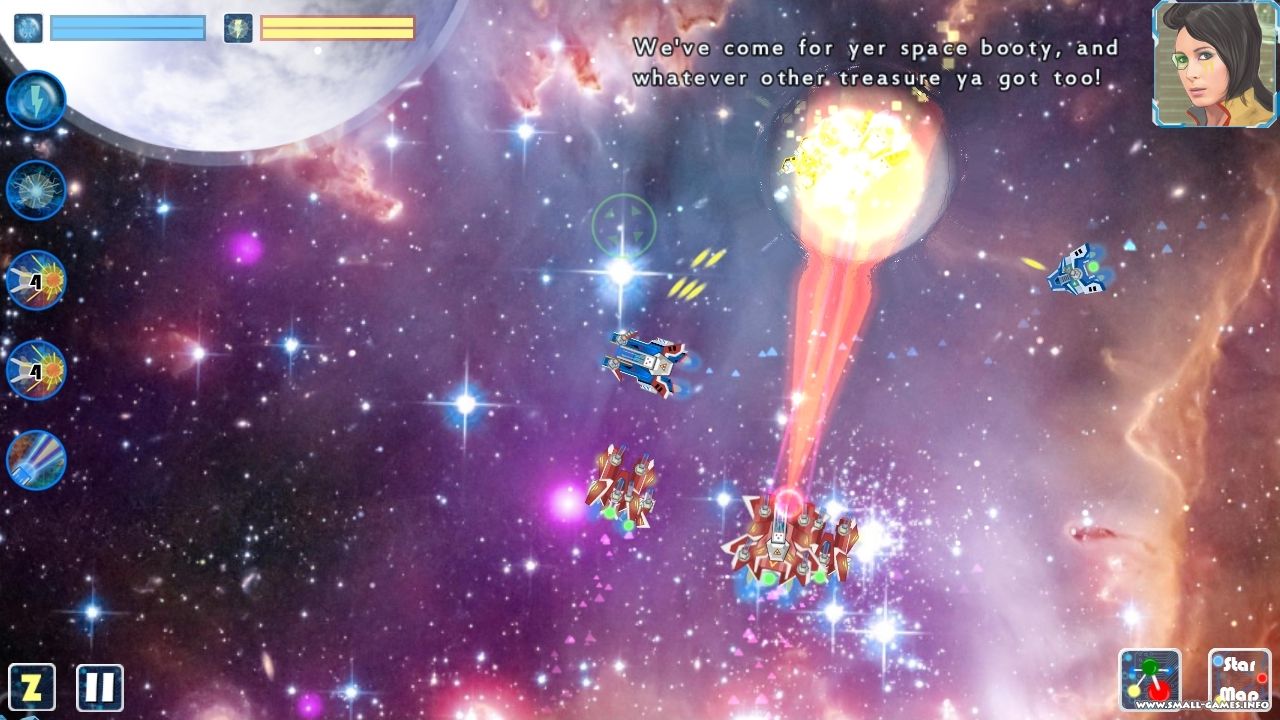Fire the blue beam ability

tap(36, 460)
